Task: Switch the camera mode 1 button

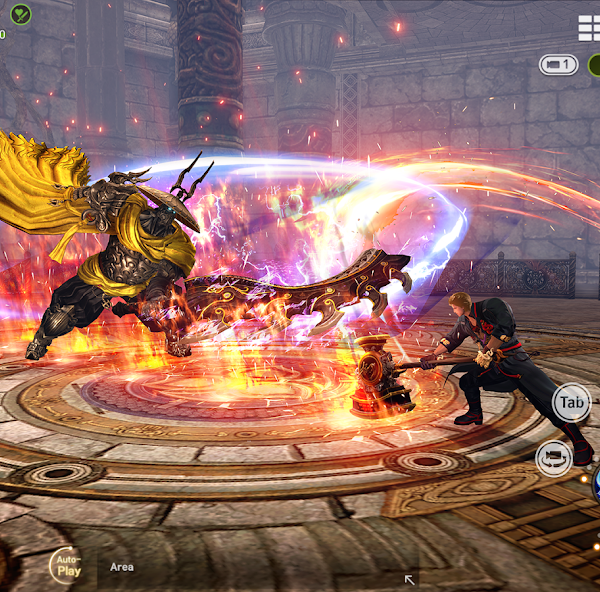Action: click(x=559, y=65)
